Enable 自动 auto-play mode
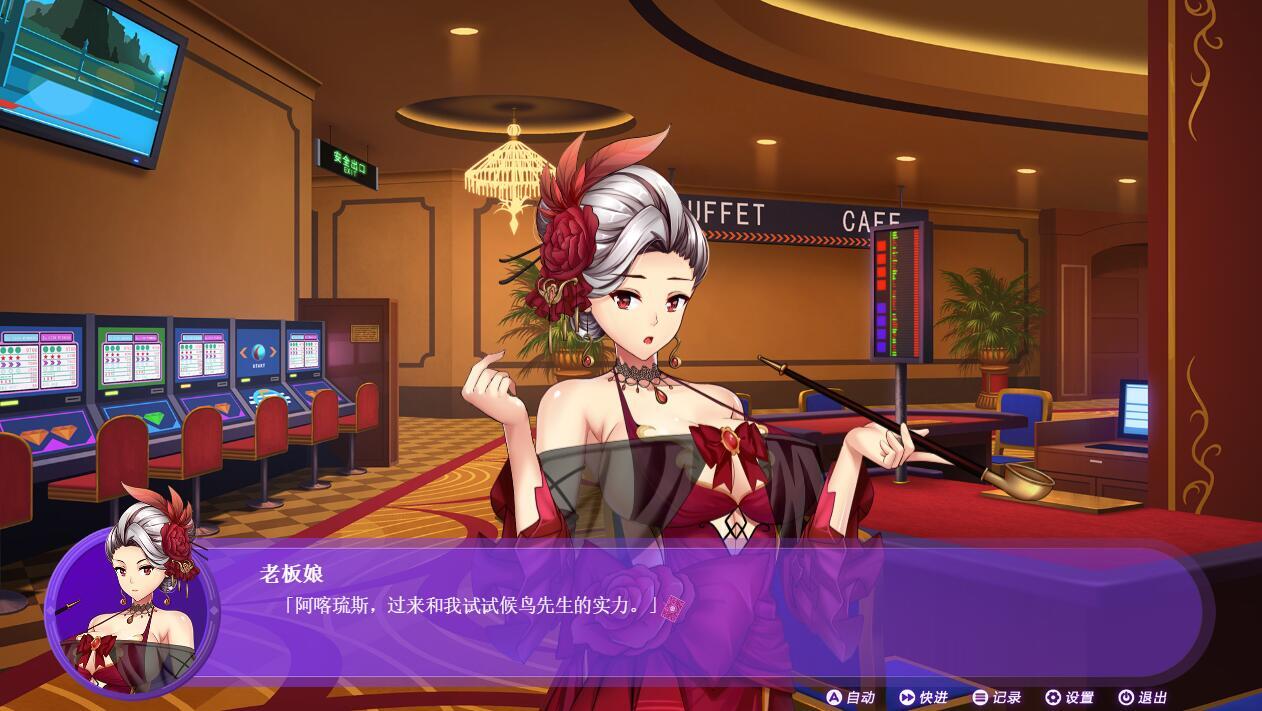Screen dimensions: 1262x711 click(x=850, y=697)
